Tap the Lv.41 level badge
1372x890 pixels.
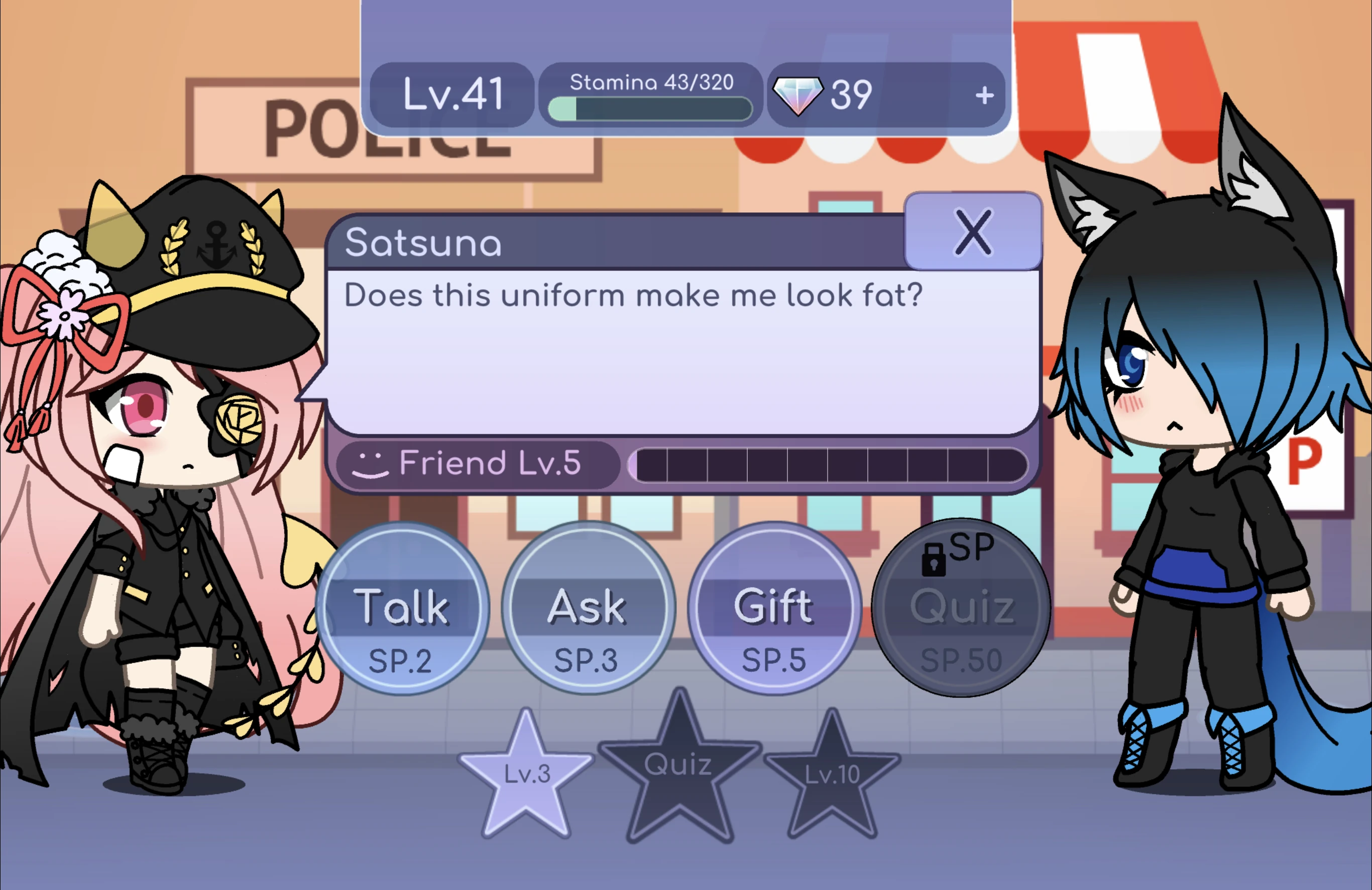point(452,94)
